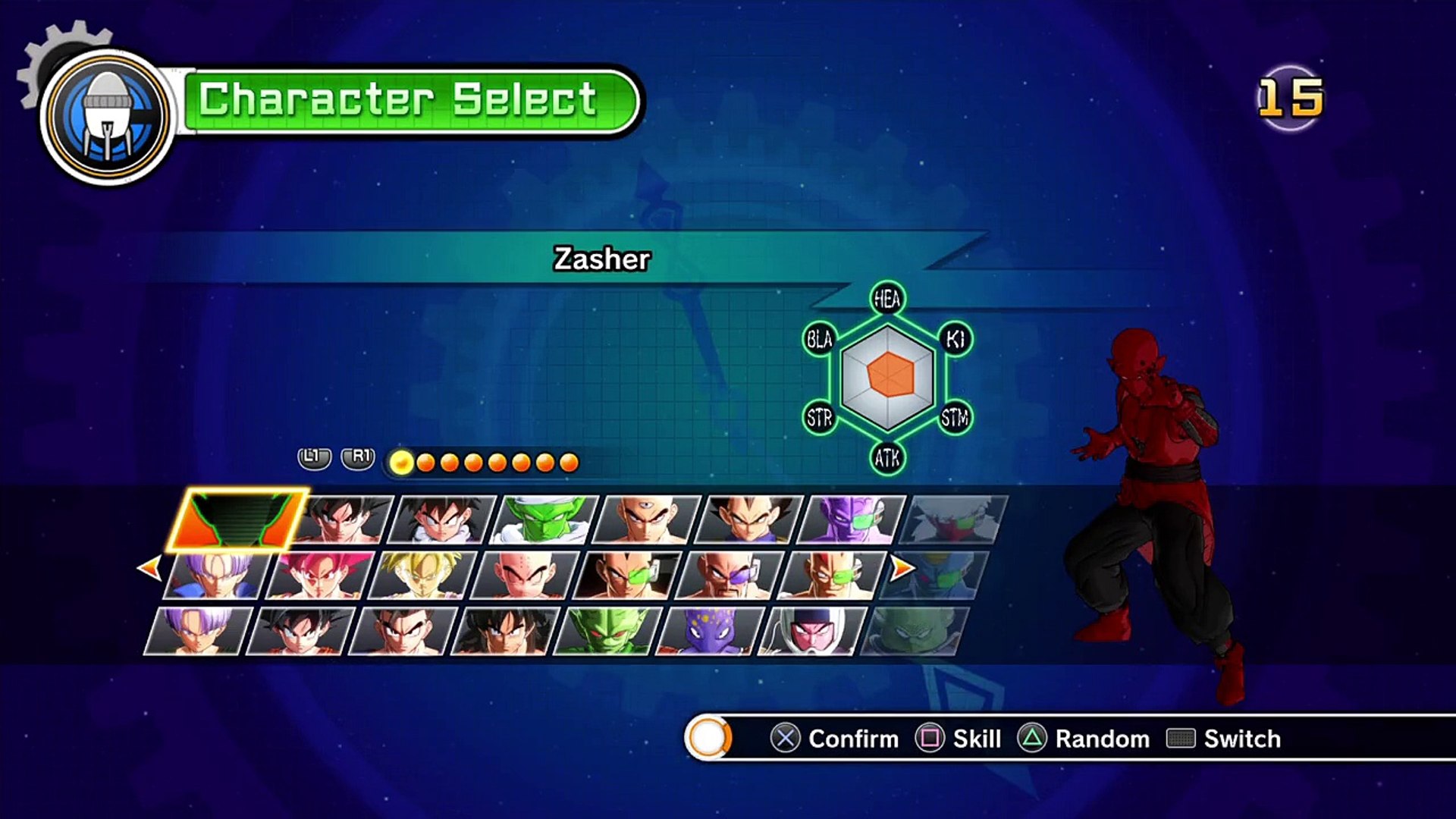Image resolution: width=1456 pixels, height=819 pixels.
Task: Select Nappa with the purple scouter
Action: pos(729,576)
